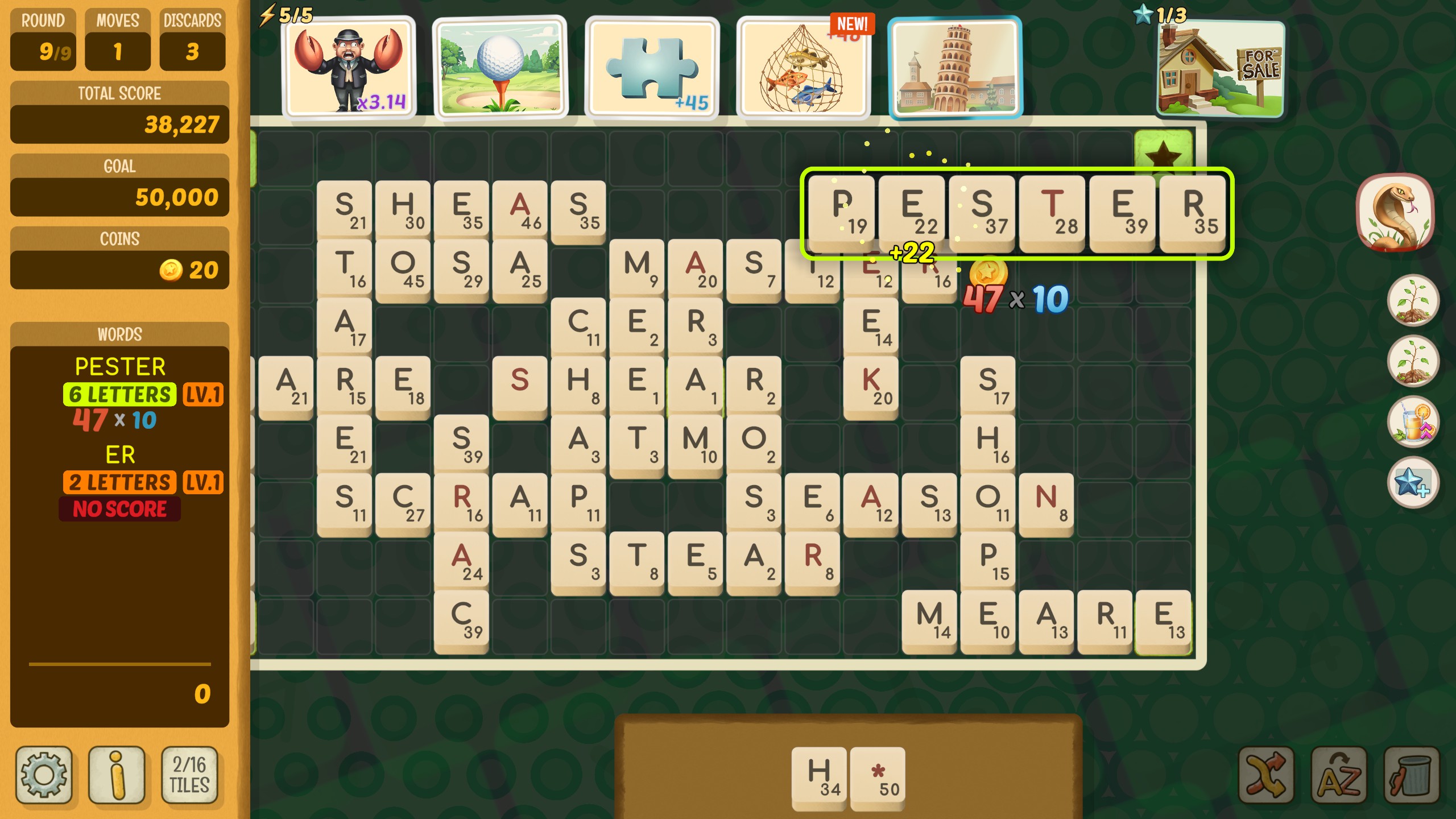Inspect the lobster businessman x3.14 card
Image resolution: width=1456 pixels, height=819 pixels.
pyautogui.click(x=349, y=67)
